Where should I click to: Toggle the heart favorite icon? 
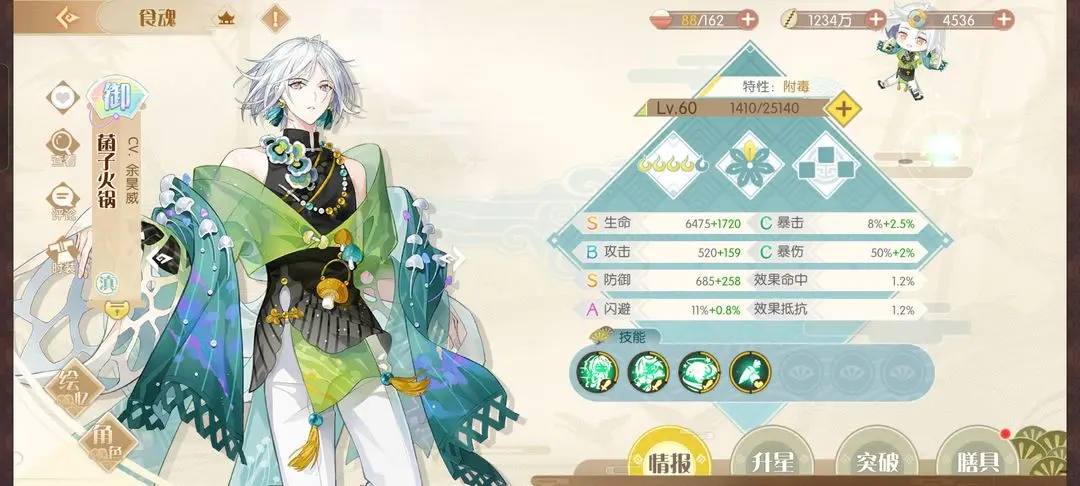pos(64,99)
